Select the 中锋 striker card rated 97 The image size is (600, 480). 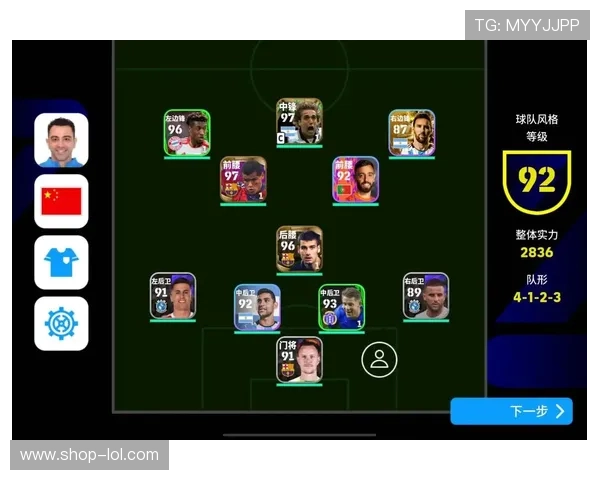click(300, 121)
